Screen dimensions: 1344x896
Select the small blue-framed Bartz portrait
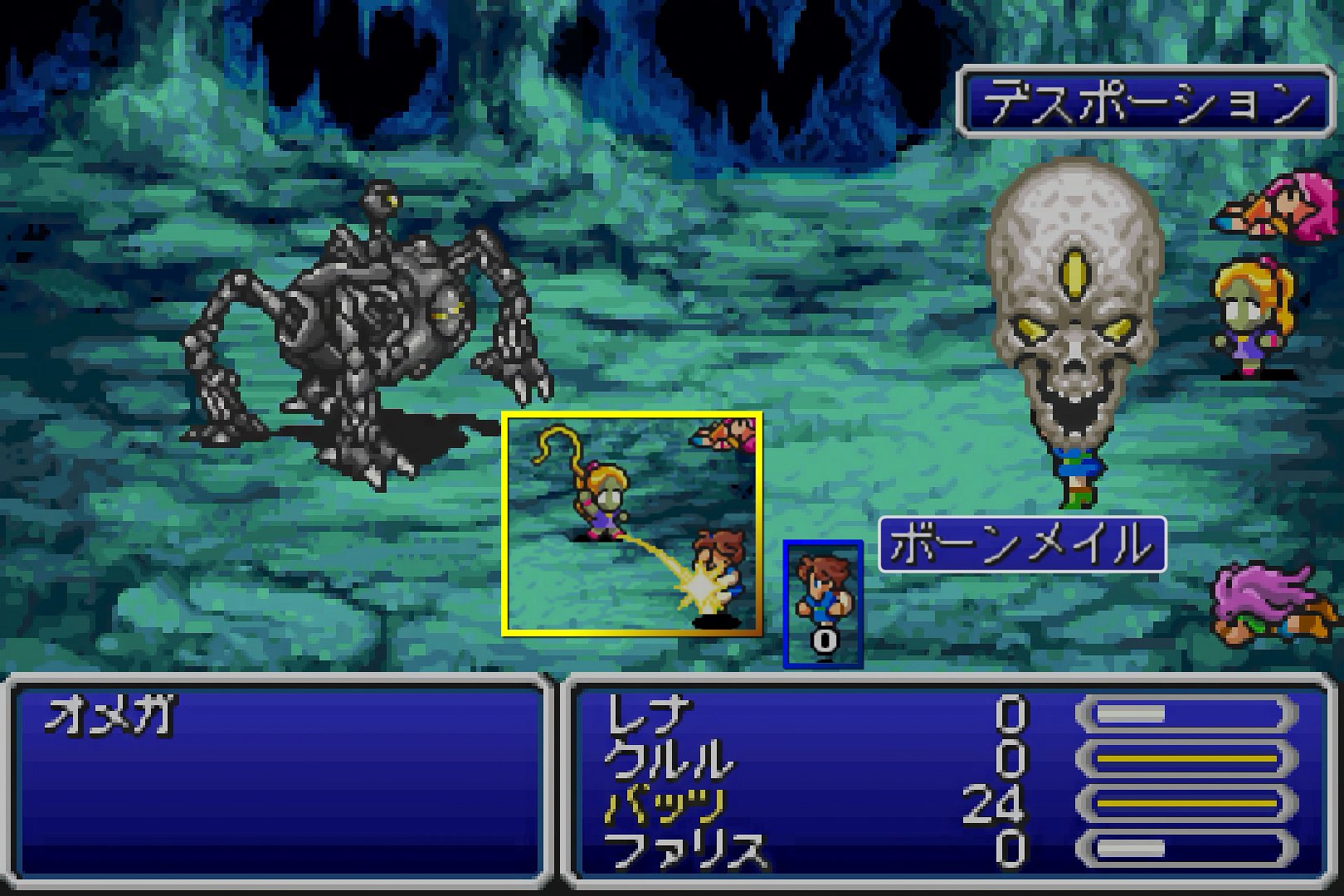pos(823,603)
